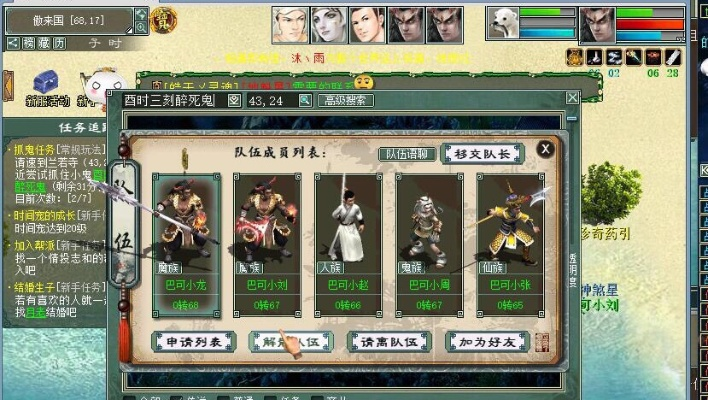This screenshot has width=708, height=400.
Task: Select team member 巴可小周 card
Action: click(428, 242)
